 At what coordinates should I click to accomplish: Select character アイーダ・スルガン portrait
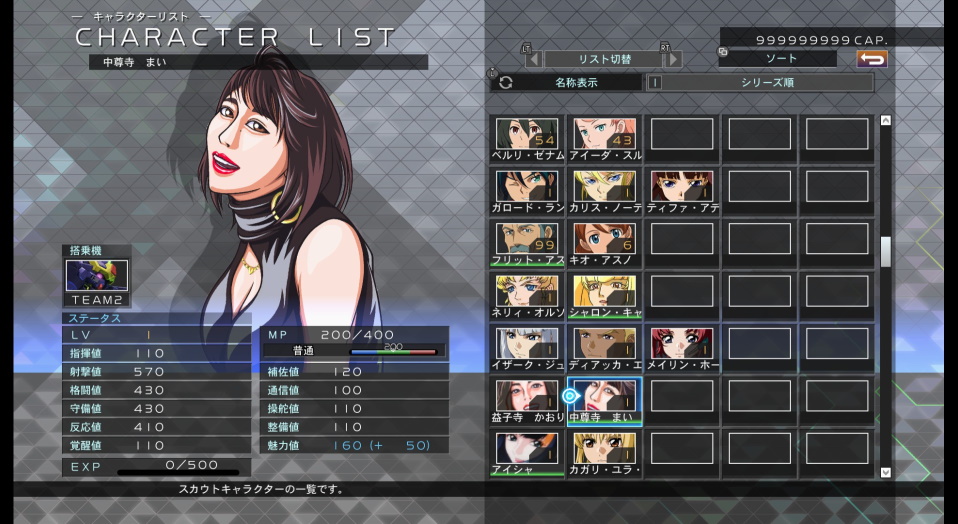click(x=605, y=135)
